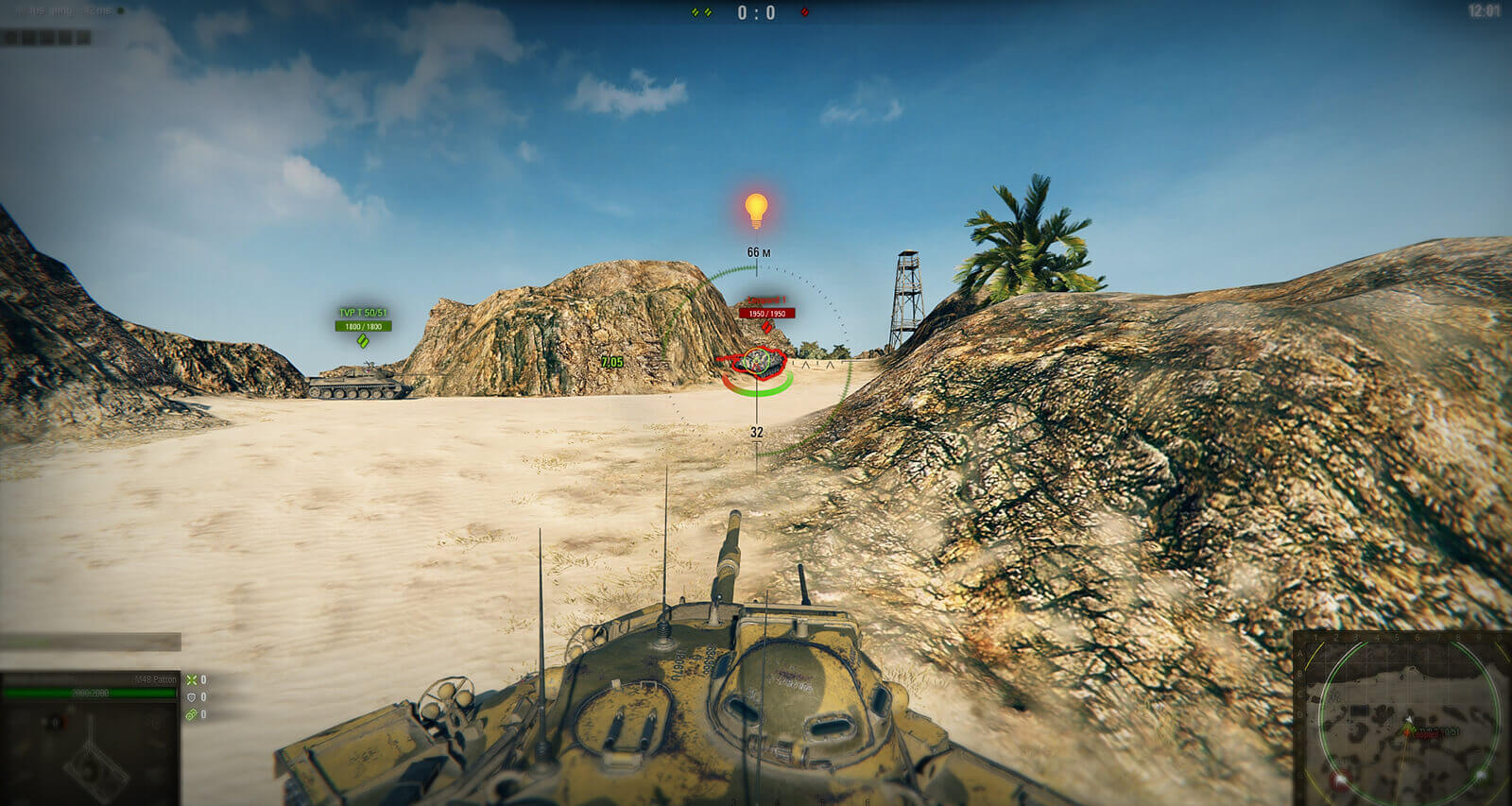Image resolution: width=1512 pixels, height=806 pixels.
Task: Click the shield blocked-damage icon
Action: point(192,697)
